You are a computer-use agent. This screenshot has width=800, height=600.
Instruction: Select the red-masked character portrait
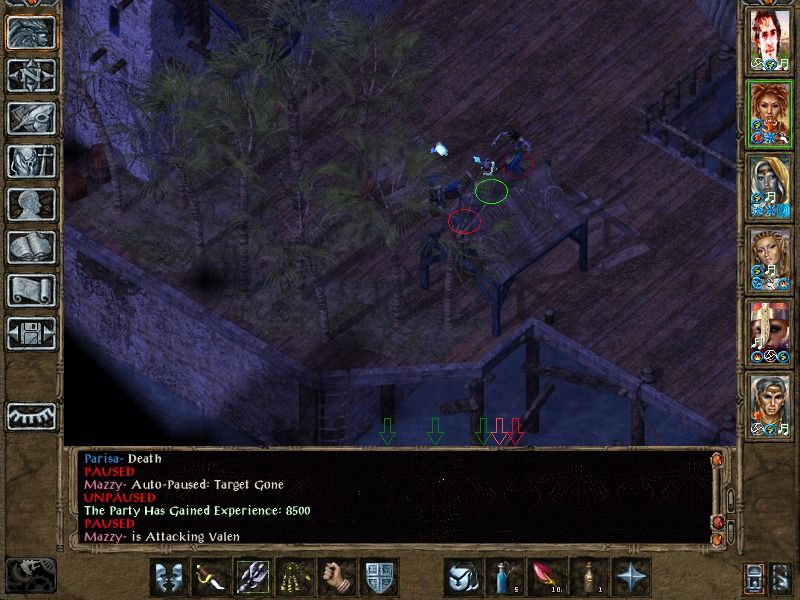pos(769,330)
